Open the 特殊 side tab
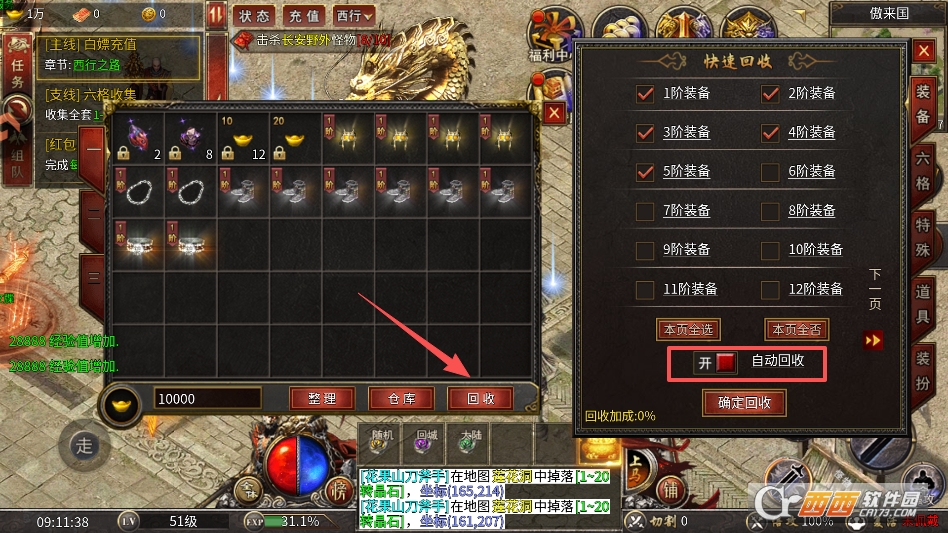948x533 pixels. [x=923, y=232]
